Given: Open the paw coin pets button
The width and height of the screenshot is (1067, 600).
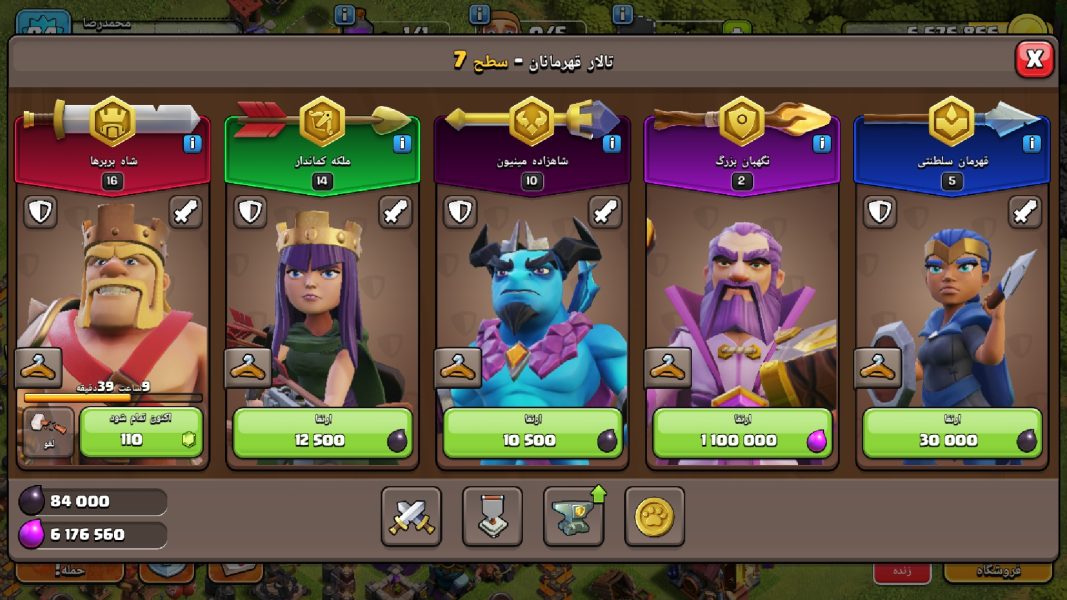Looking at the screenshot, I should click(x=655, y=516).
